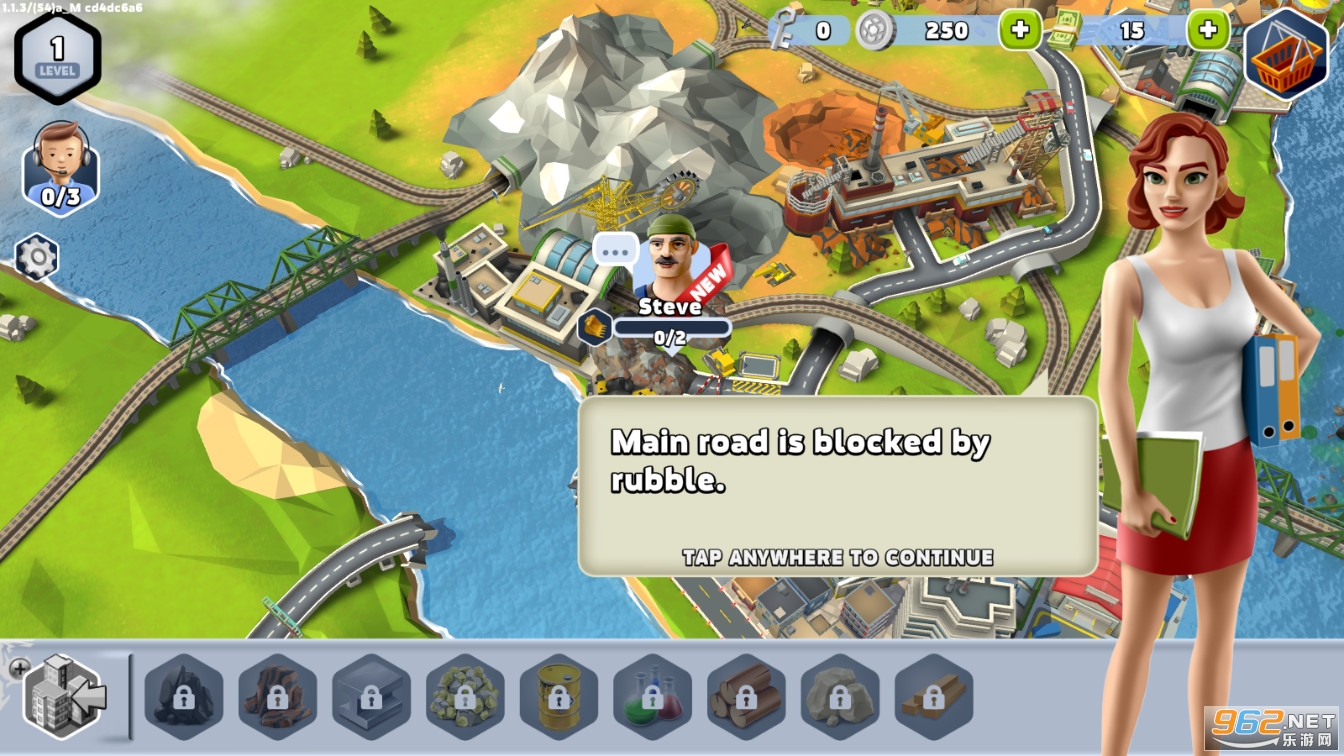Select the locked chemical flasks resource slot
This screenshot has height=756, width=1344.
point(653,697)
